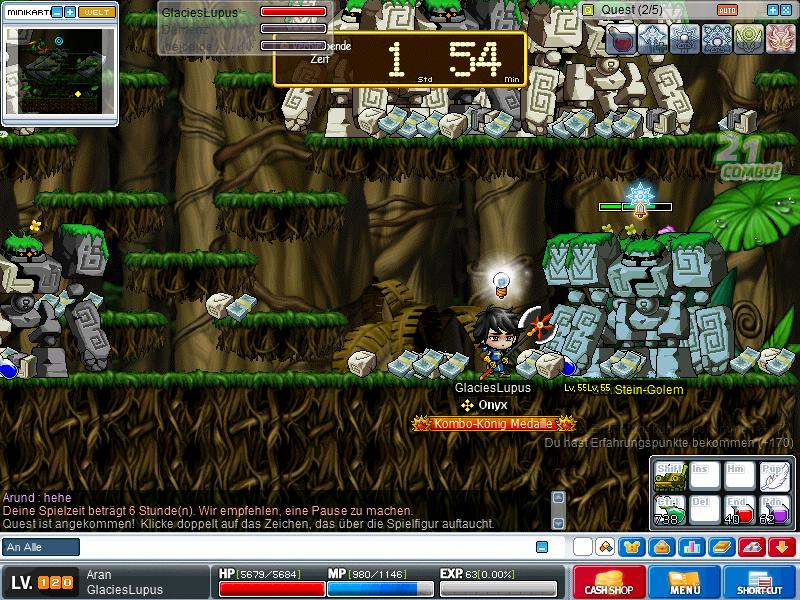
Task: Open the 'An Alle' chat target selector
Action: pos(40,547)
